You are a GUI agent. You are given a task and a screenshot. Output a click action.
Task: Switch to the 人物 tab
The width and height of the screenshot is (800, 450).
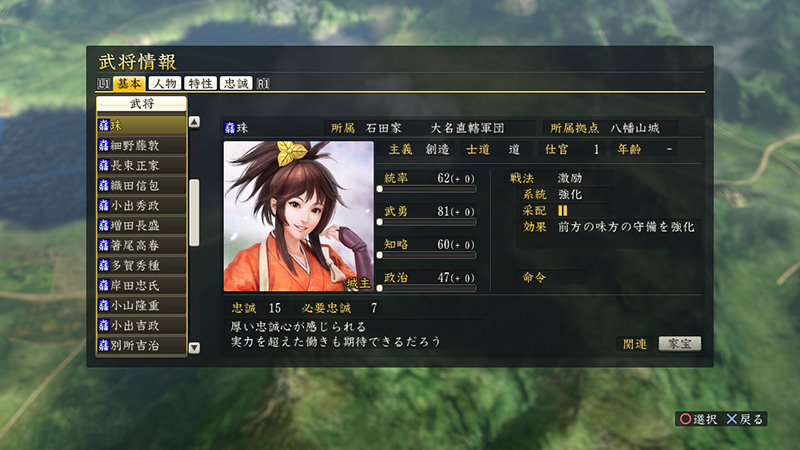(165, 83)
